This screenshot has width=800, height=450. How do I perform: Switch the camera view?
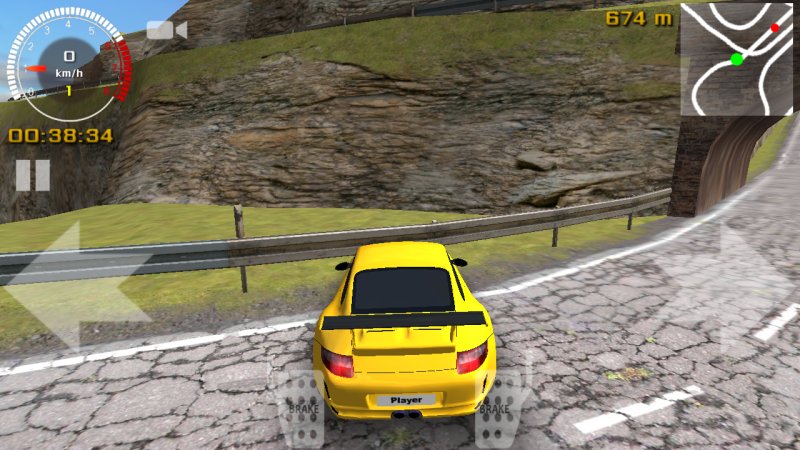(166, 30)
